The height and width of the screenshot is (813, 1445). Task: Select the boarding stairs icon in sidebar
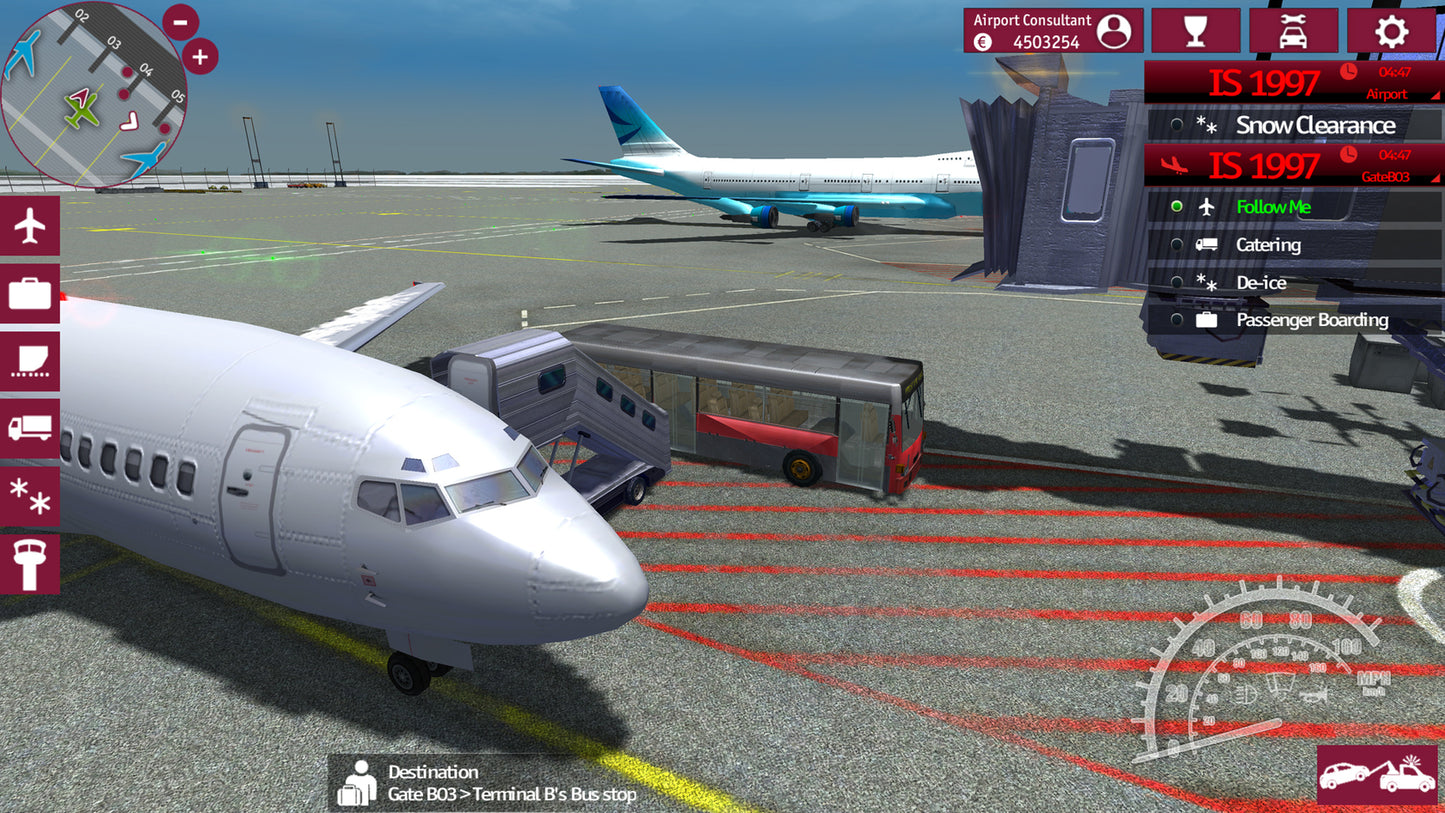[x=30, y=360]
